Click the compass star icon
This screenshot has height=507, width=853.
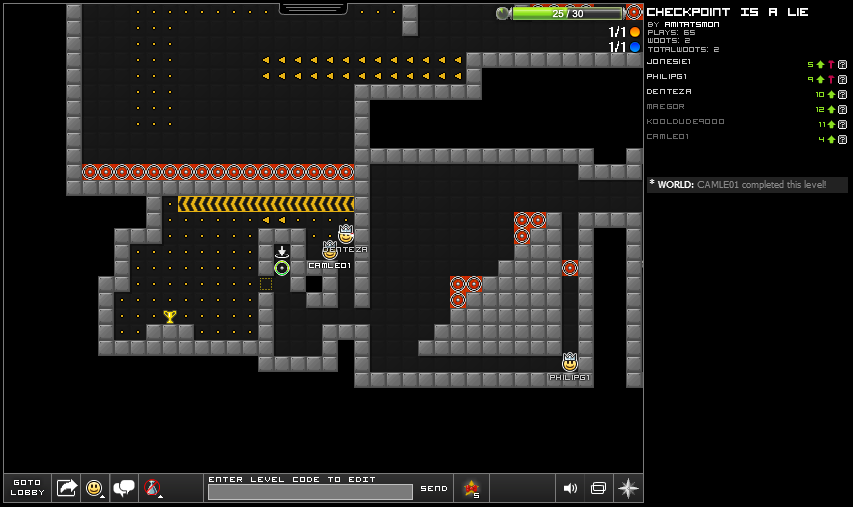click(628, 488)
